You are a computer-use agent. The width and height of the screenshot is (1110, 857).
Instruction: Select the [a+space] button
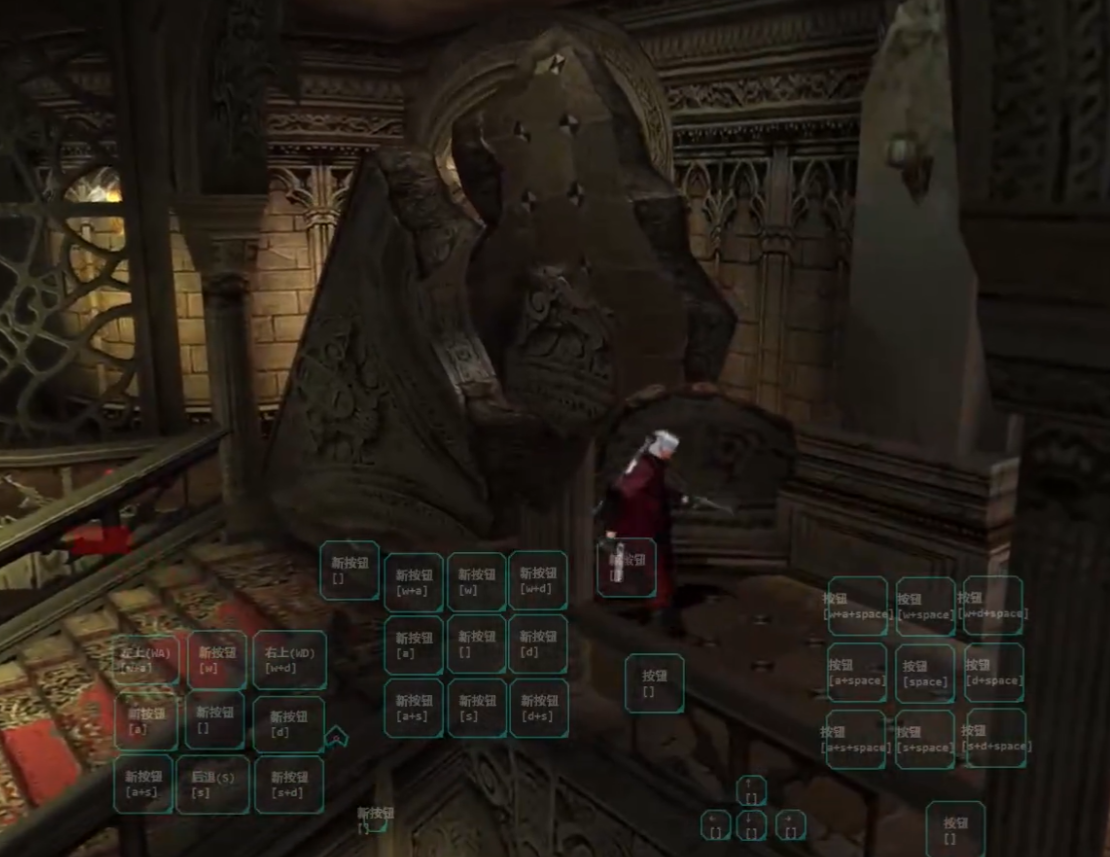pyautogui.click(x=857, y=673)
